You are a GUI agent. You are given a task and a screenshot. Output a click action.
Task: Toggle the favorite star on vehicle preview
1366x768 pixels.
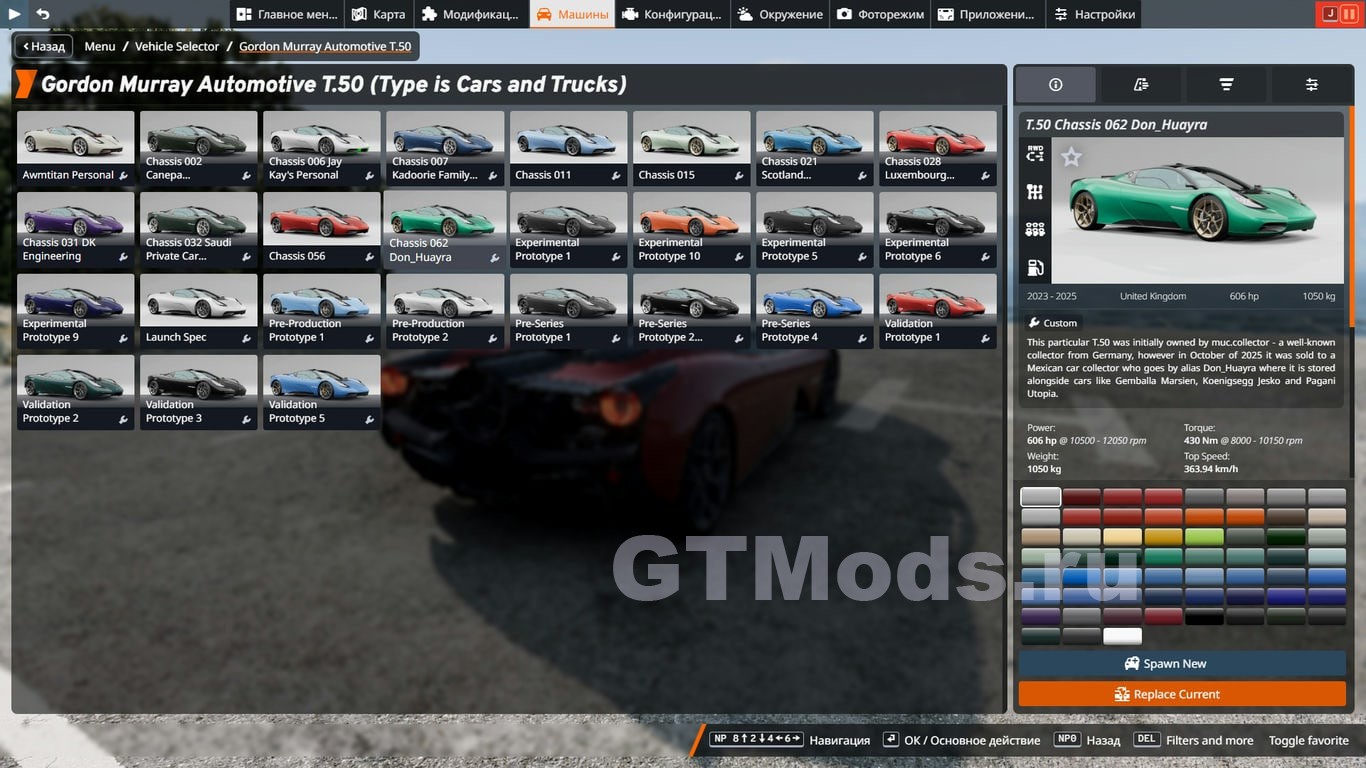(1071, 157)
